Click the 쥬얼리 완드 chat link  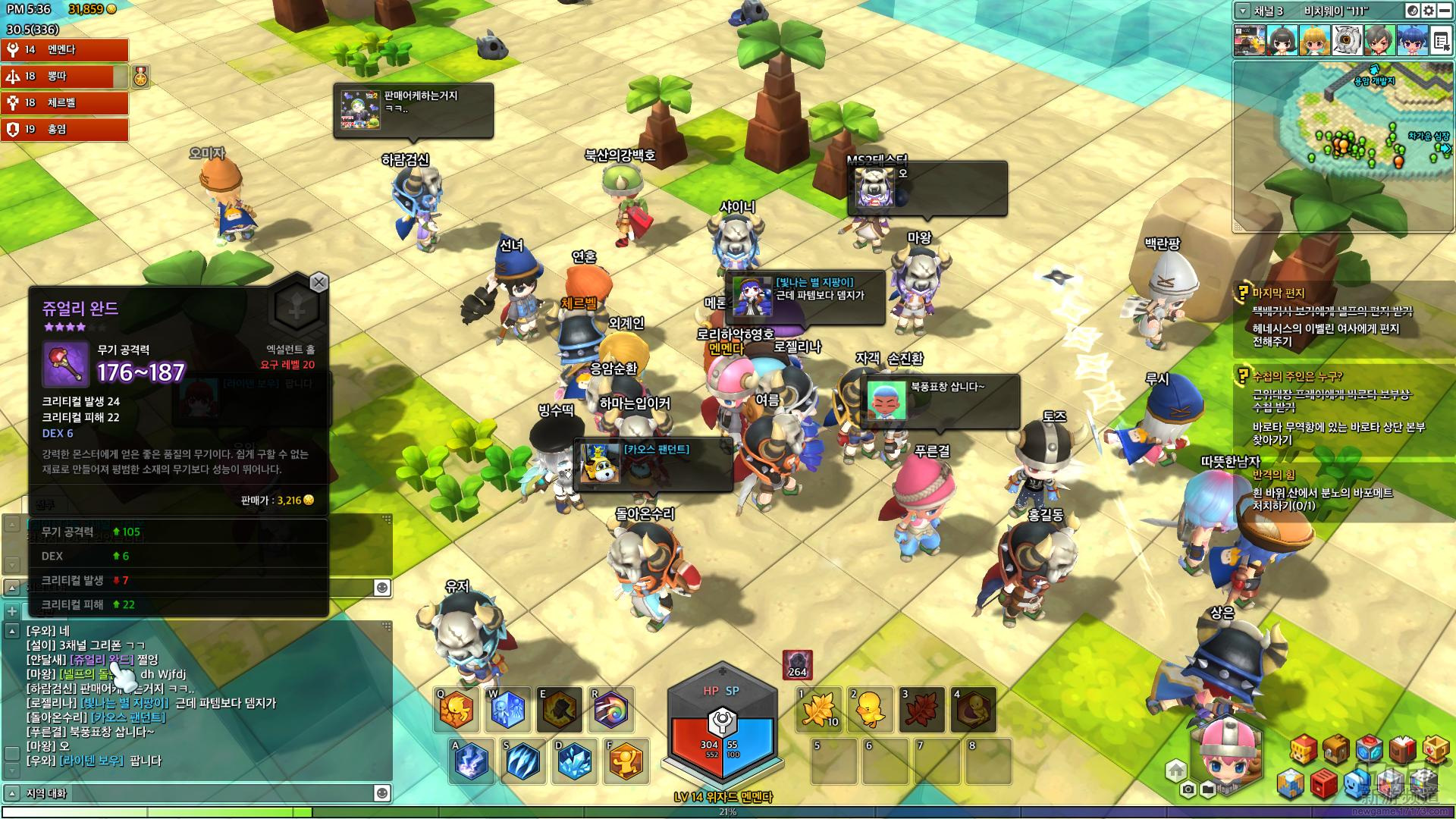tap(102, 660)
